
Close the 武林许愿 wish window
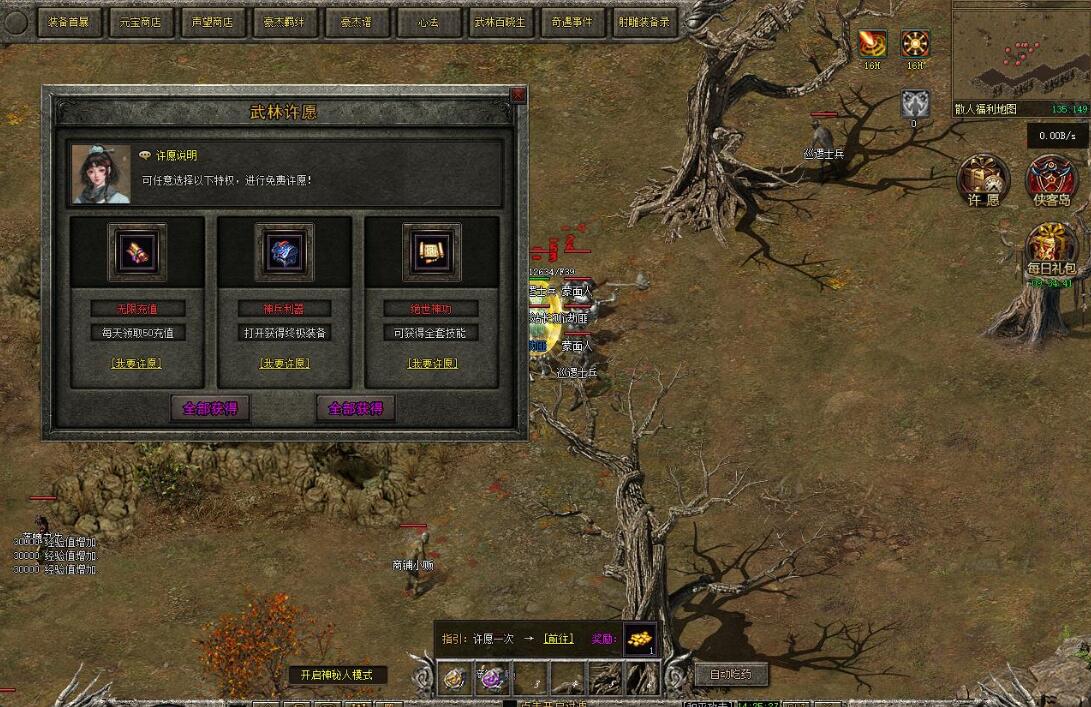coord(517,95)
